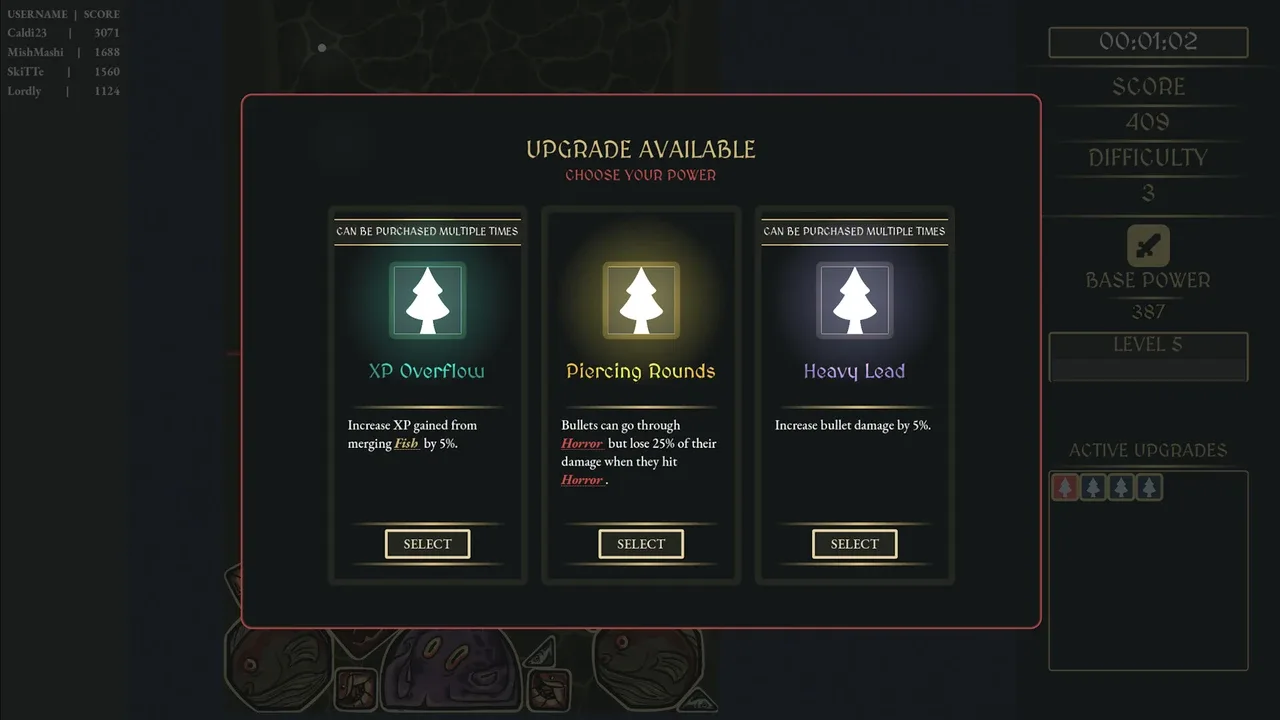Click the Base Power sword icon
Screen dimensions: 1280x720
point(1148,246)
